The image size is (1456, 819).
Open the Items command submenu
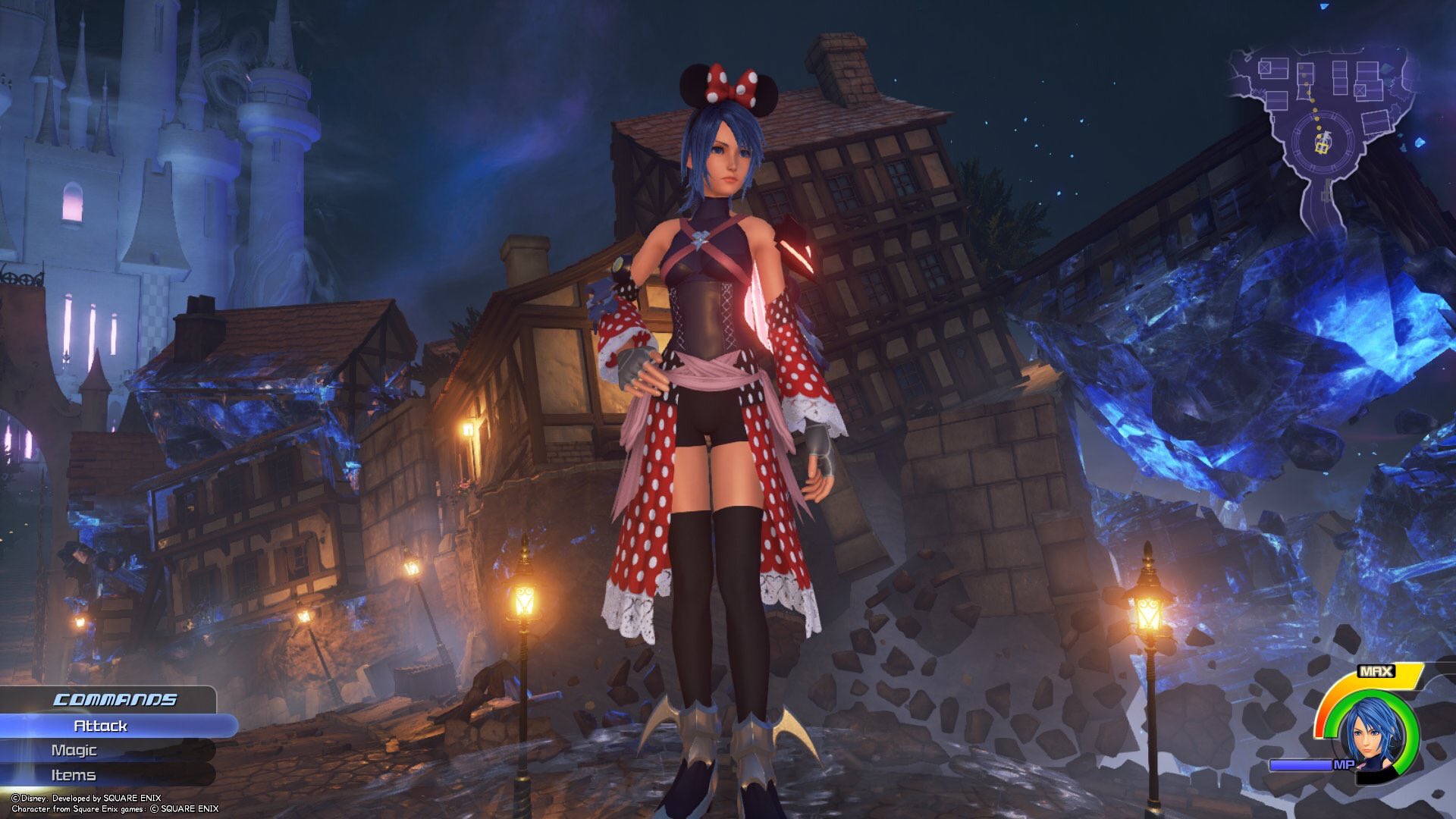pyautogui.click(x=74, y=775)
